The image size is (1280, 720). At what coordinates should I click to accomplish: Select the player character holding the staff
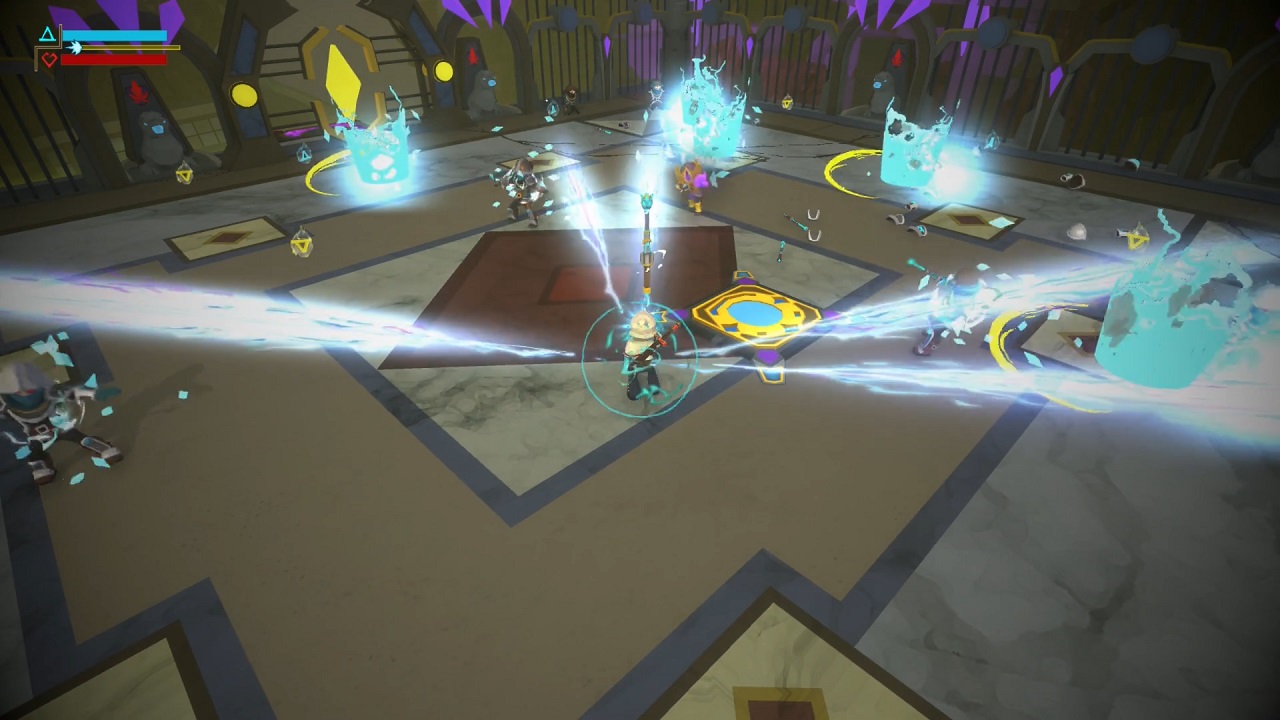(645, 350)
